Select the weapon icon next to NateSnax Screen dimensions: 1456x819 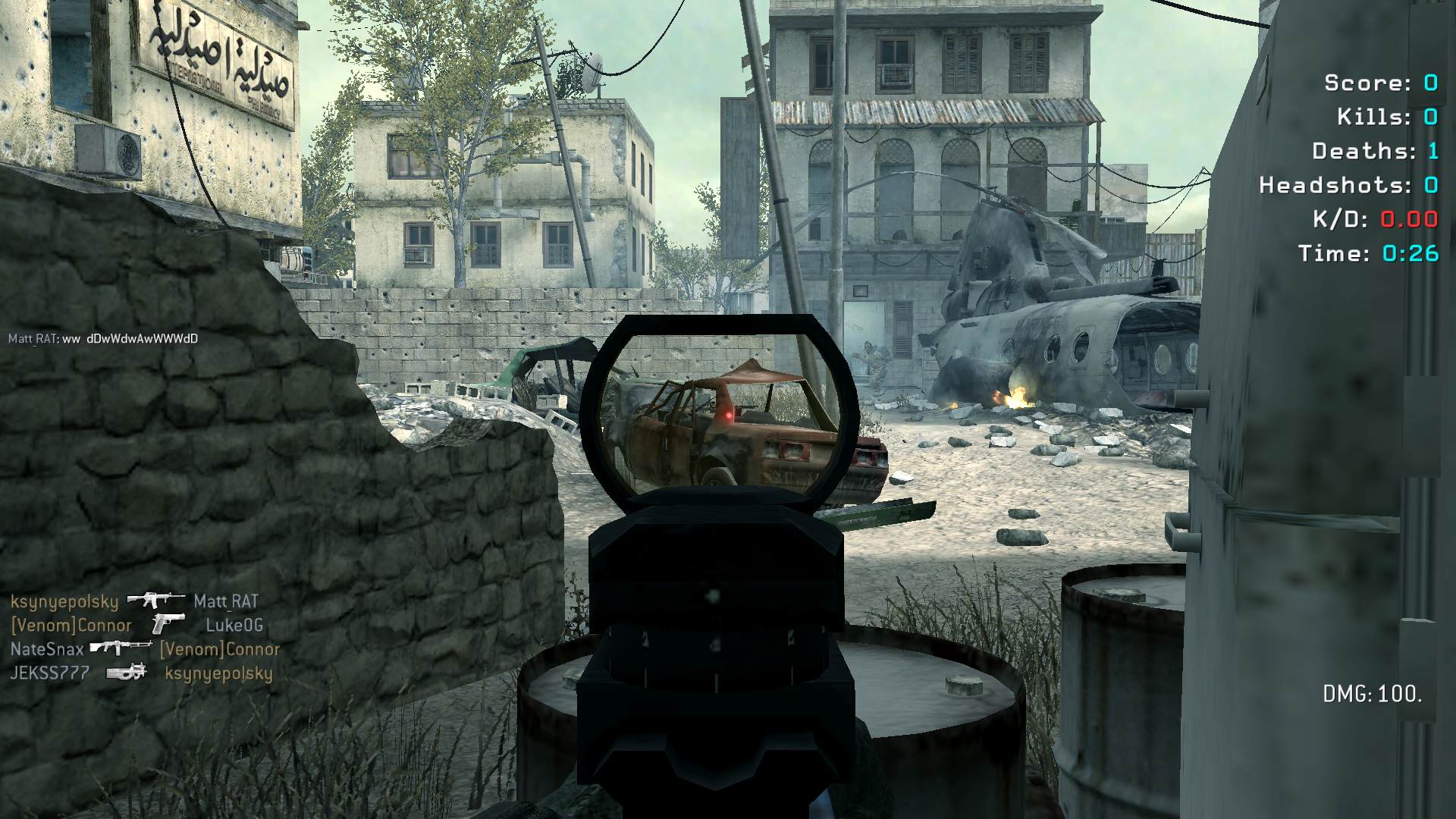121,648
